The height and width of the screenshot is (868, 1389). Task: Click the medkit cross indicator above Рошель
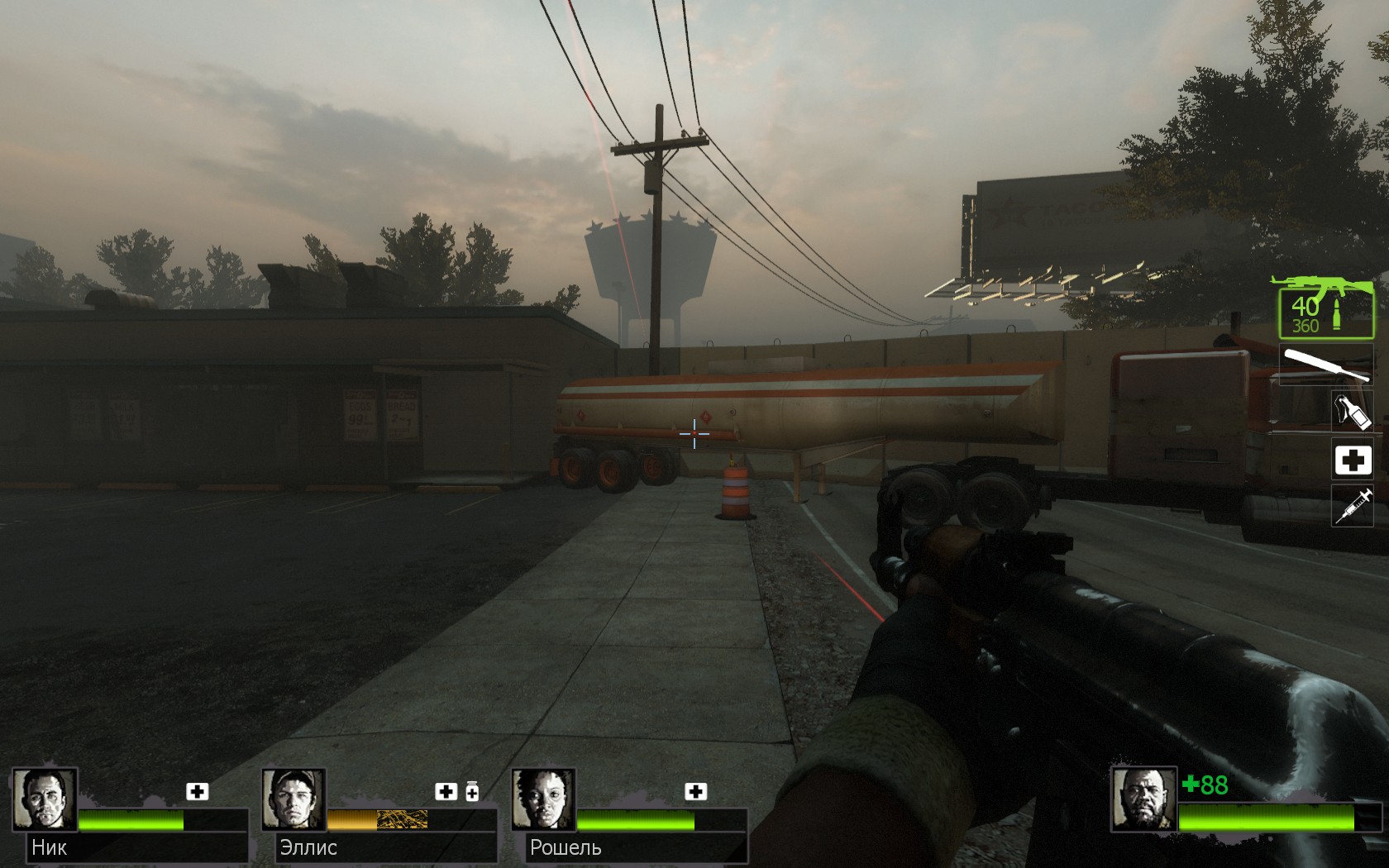pos(697,791)
